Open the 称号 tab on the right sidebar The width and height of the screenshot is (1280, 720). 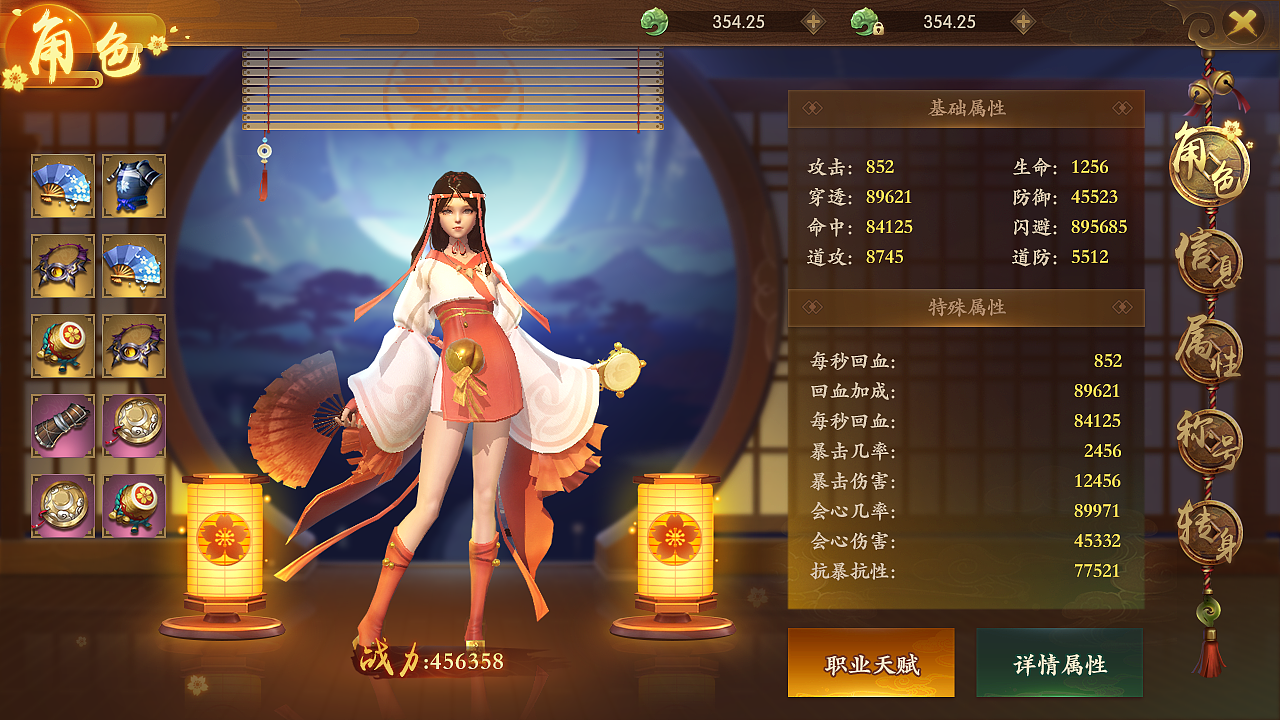tap(1210, 440)
